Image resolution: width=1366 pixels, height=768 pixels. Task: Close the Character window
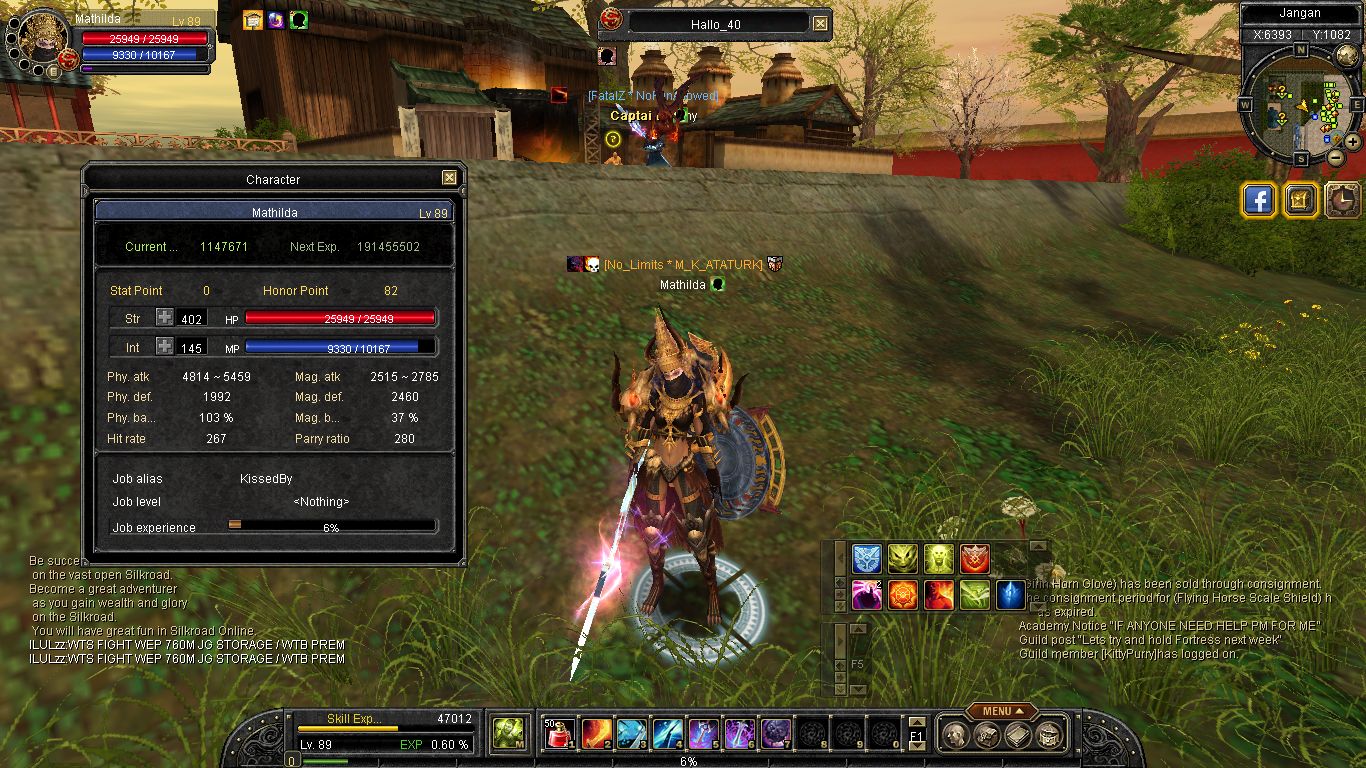[x=450, y=178]
